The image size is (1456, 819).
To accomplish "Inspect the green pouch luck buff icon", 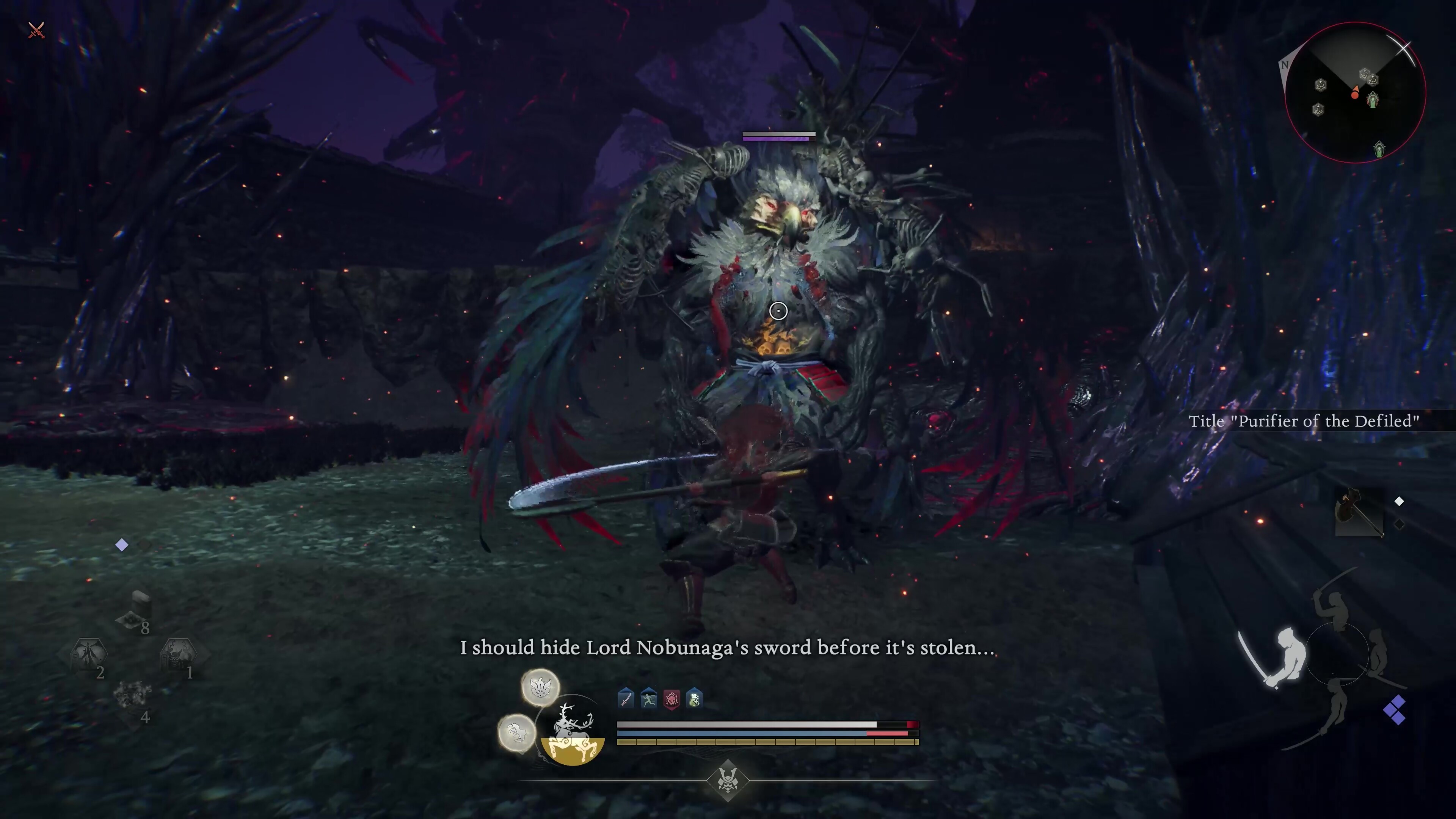I will click(694, 698).
